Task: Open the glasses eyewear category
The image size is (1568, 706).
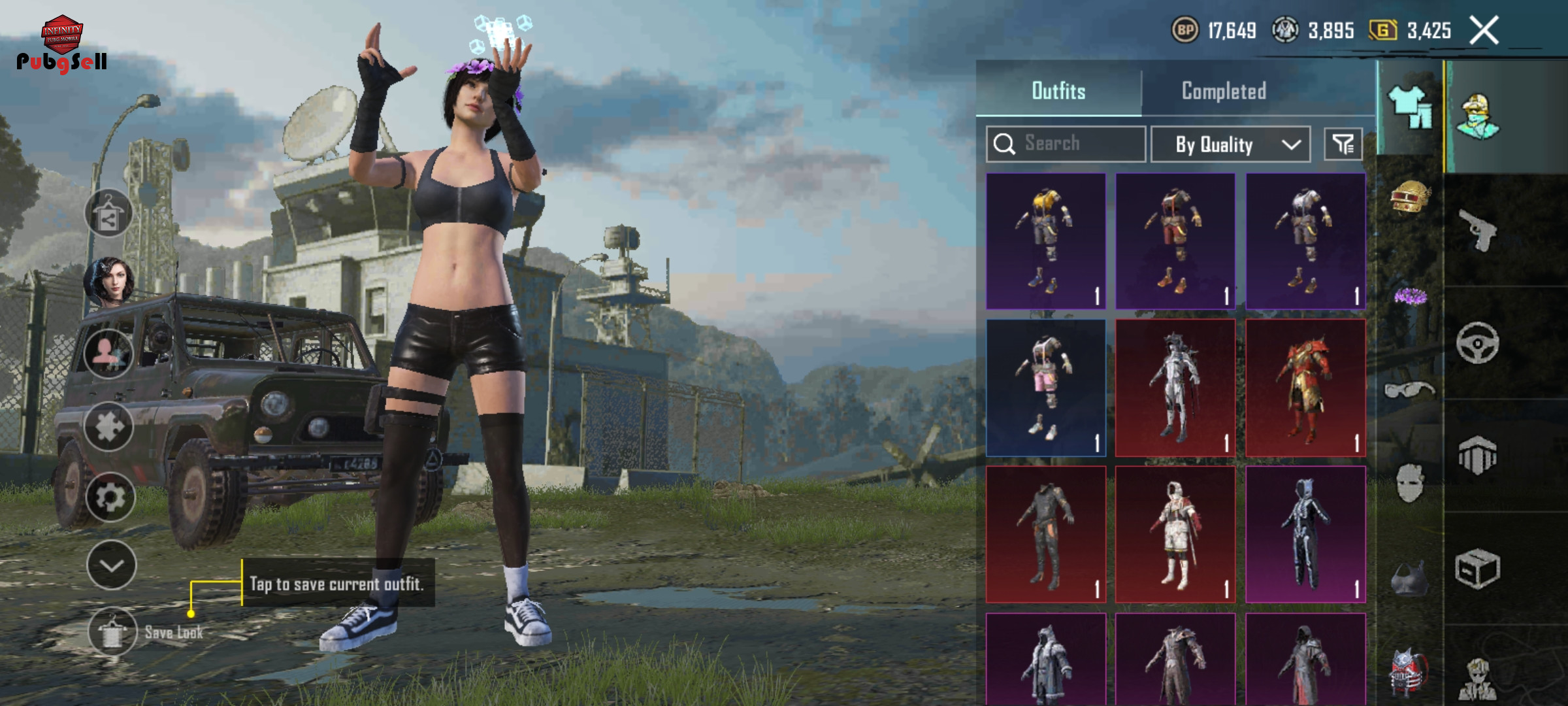Action: (1410, 390)
